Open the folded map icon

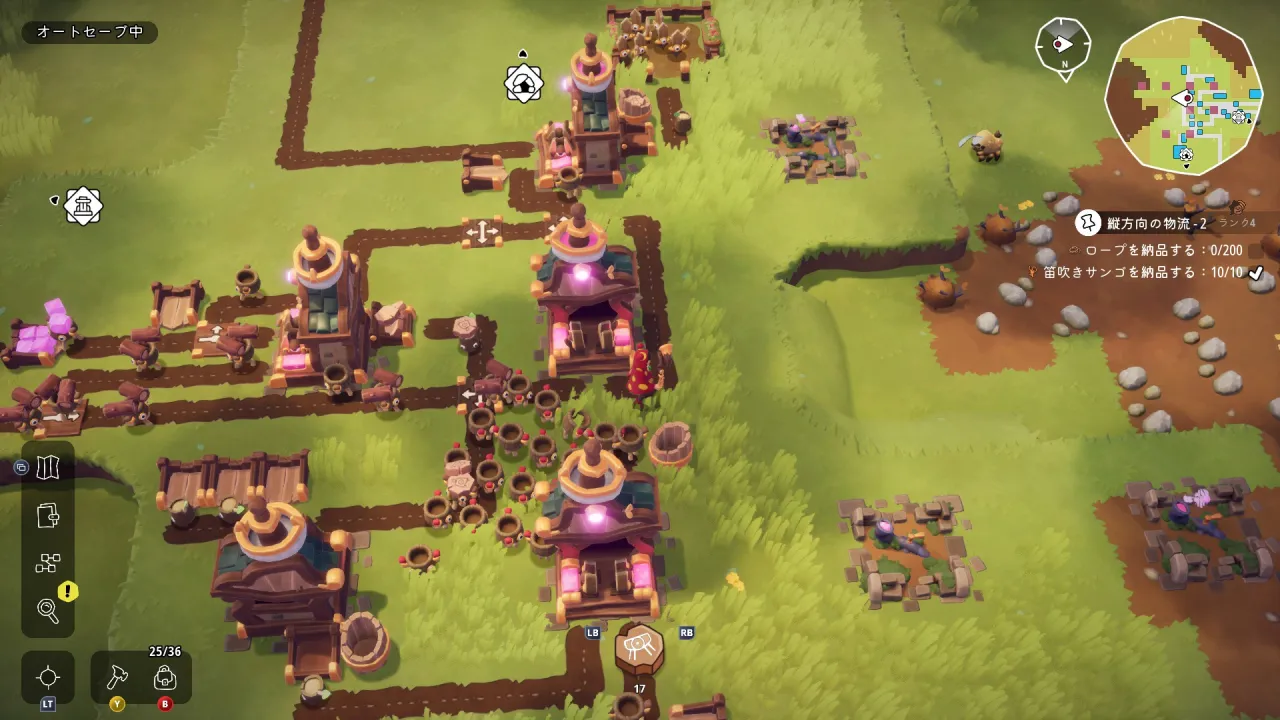(48, 468)
